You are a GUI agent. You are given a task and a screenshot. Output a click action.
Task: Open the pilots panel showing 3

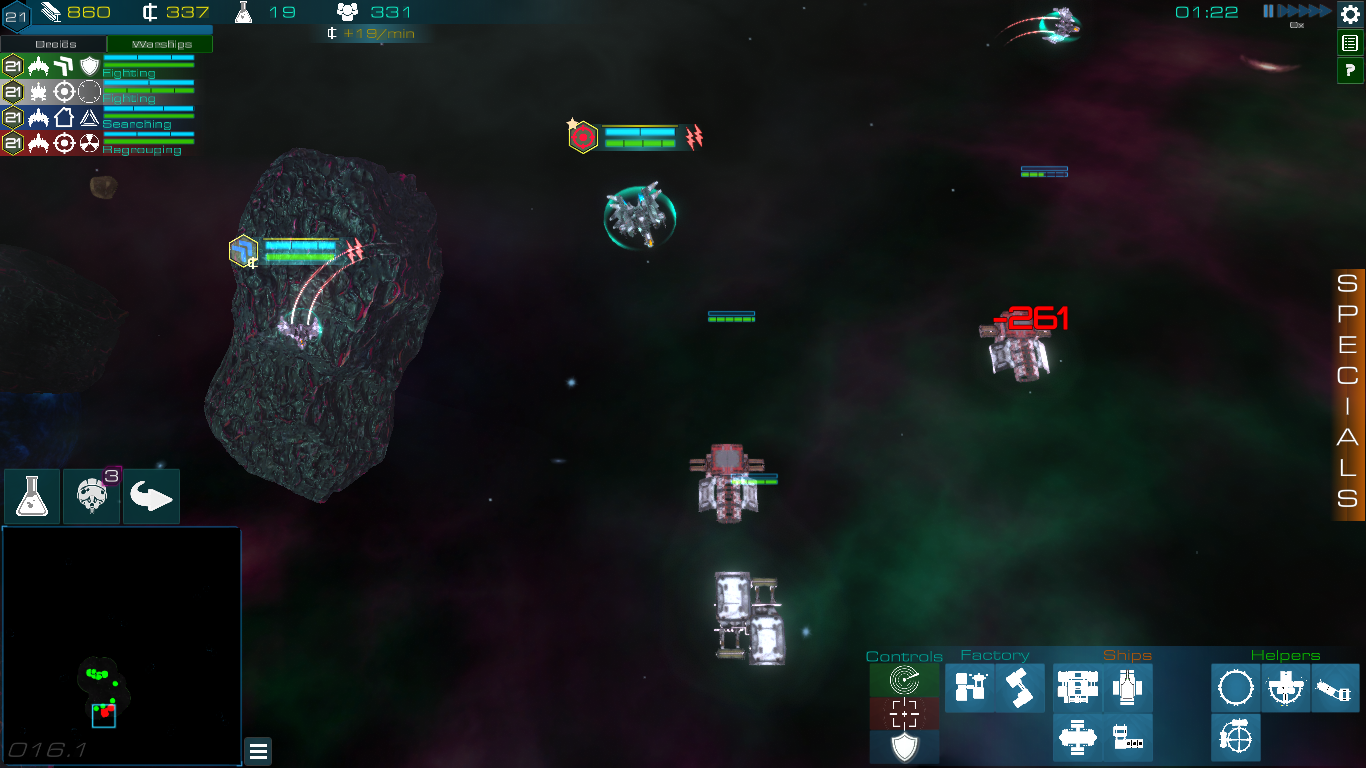91,496
